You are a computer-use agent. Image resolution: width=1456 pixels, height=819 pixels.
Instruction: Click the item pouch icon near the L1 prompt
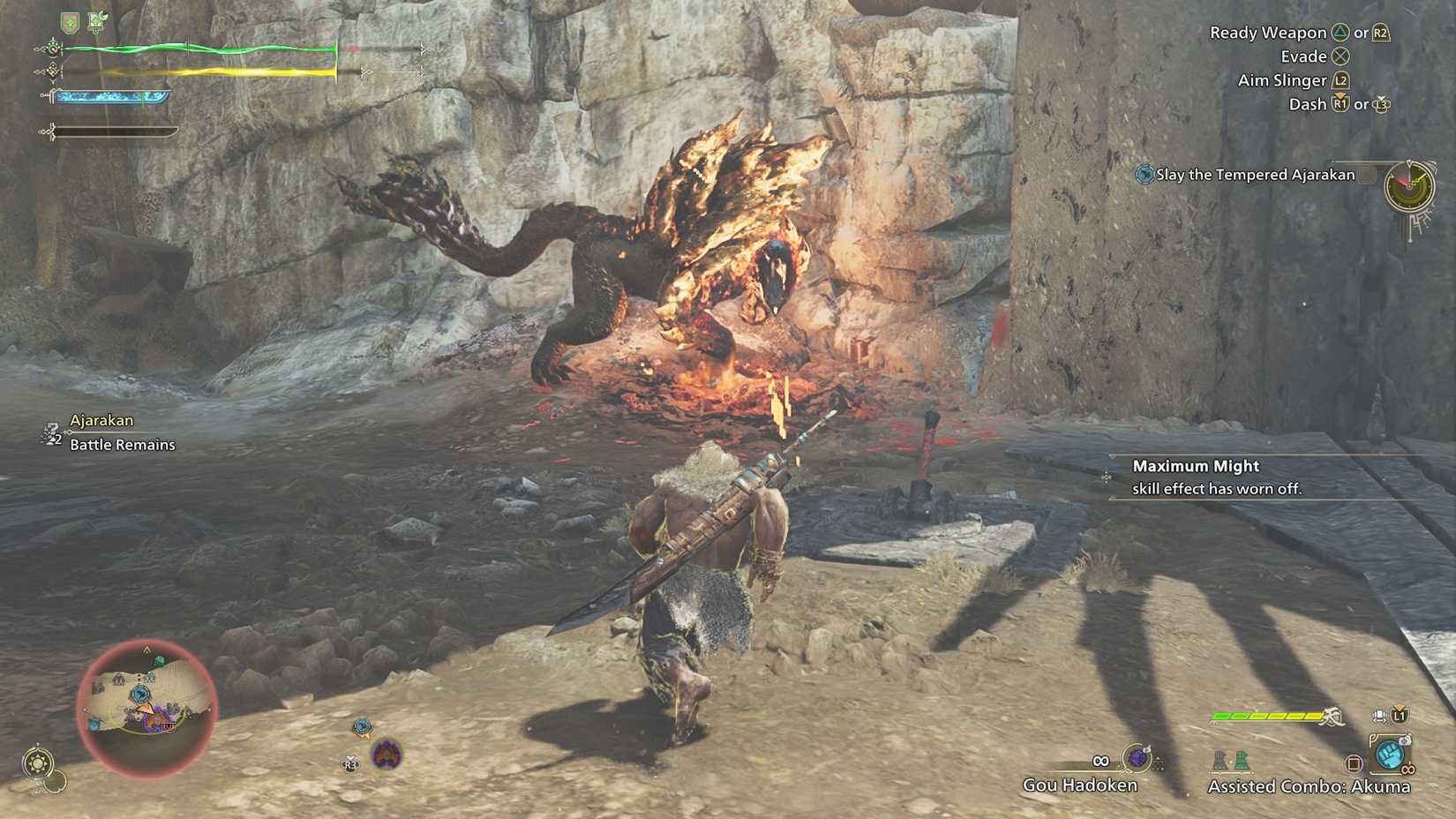[x=1378, y=717]
